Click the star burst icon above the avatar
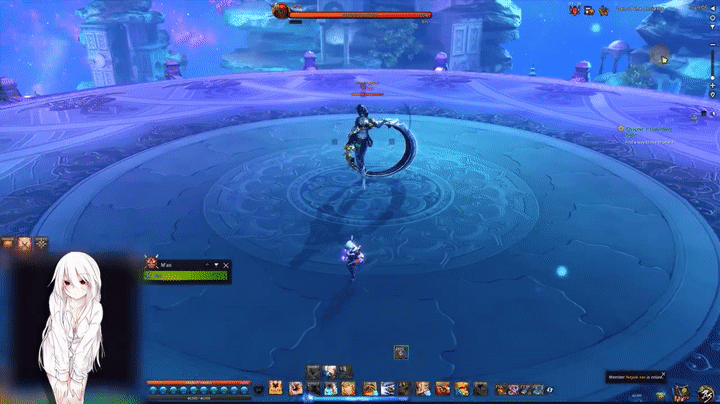720x404 pixels. tap(41, 243)
